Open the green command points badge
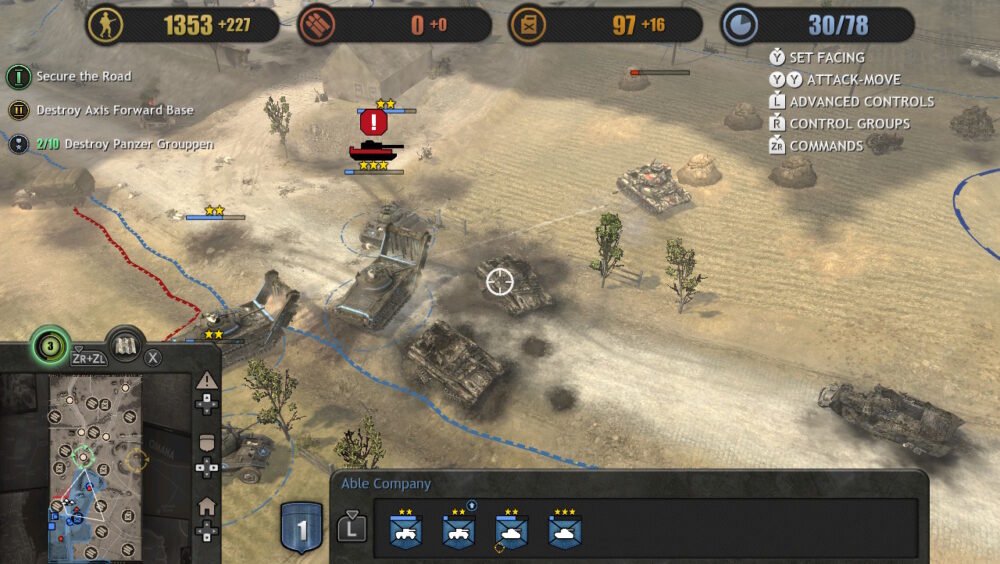 [x=49, y=346]
